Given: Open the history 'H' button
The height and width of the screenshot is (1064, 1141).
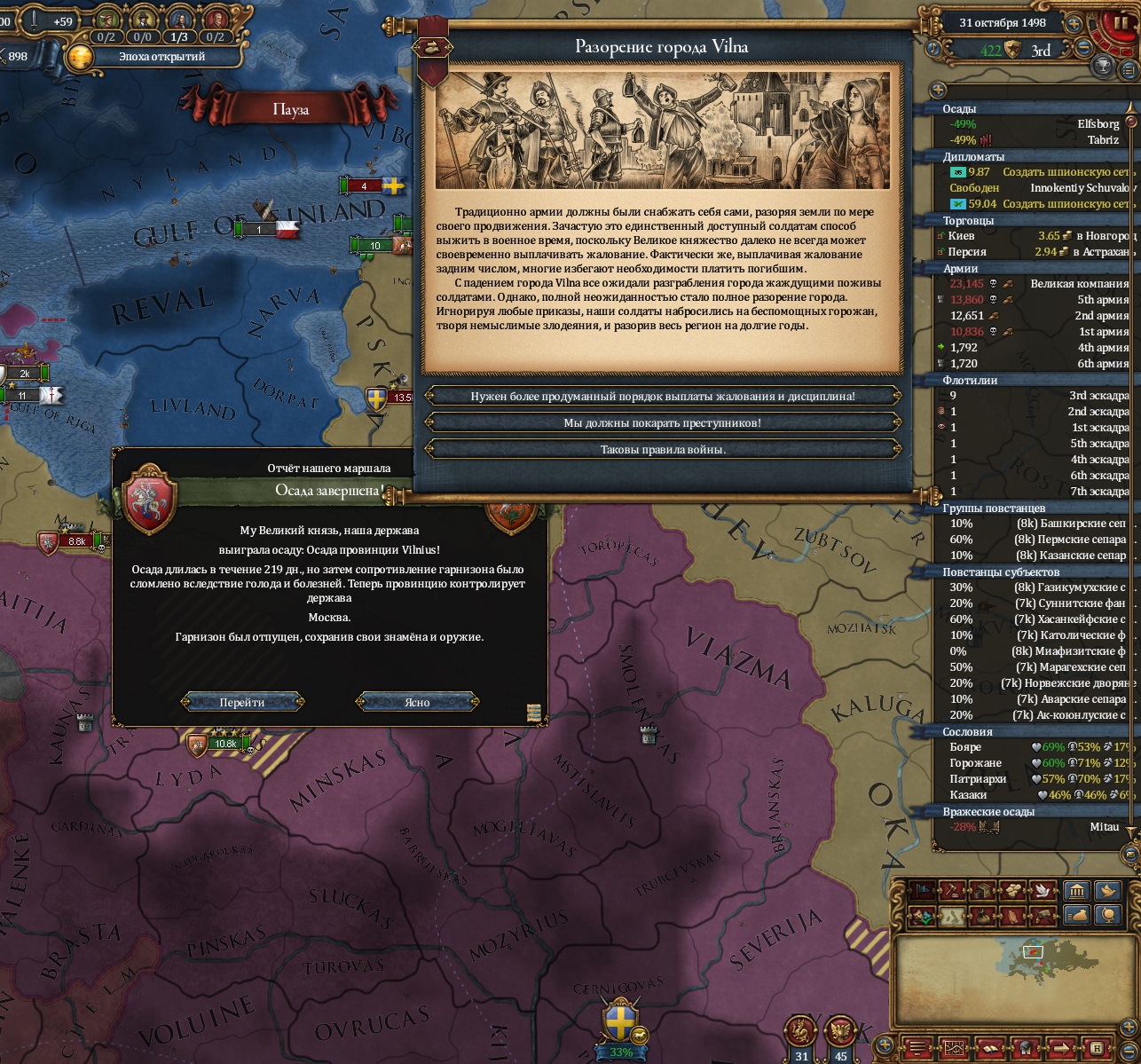Looking at the screenshot, I should pyautogui.click(x=1096, y=1047).
